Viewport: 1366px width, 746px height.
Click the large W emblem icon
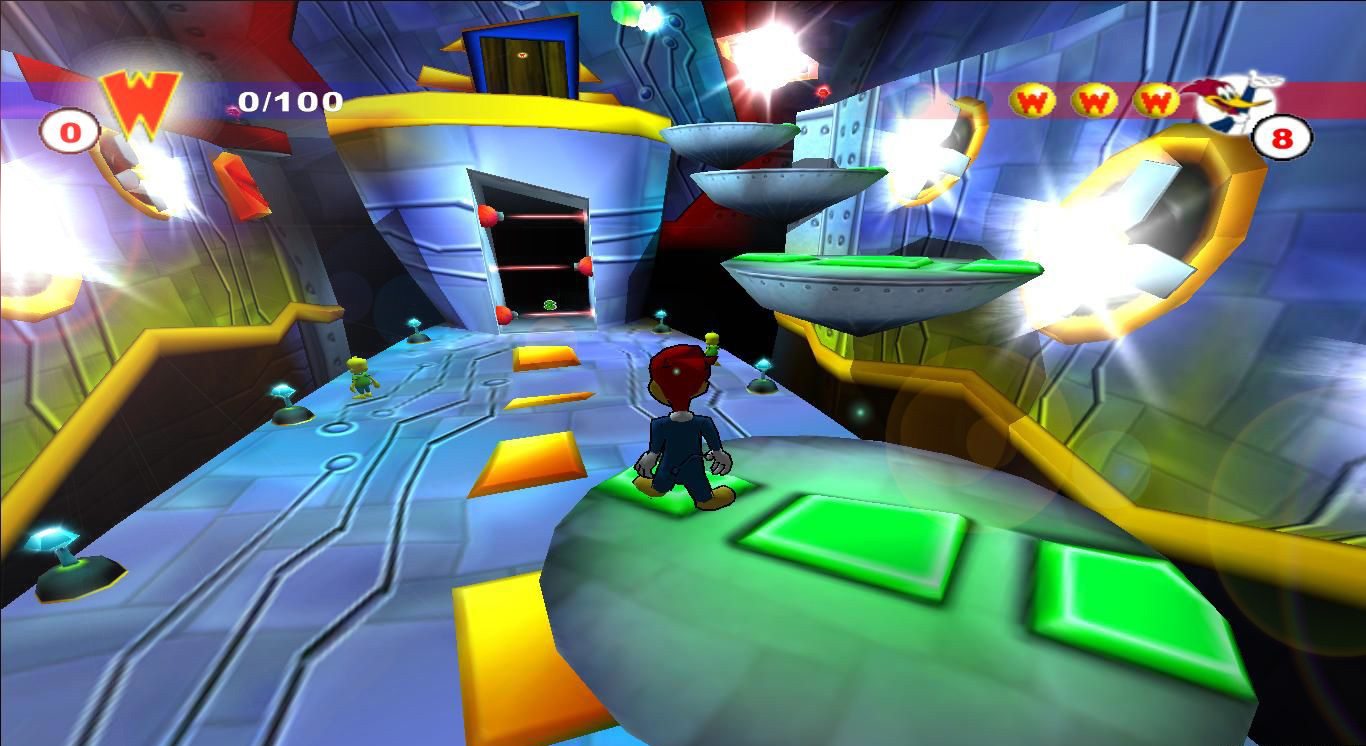click(140, 100)
